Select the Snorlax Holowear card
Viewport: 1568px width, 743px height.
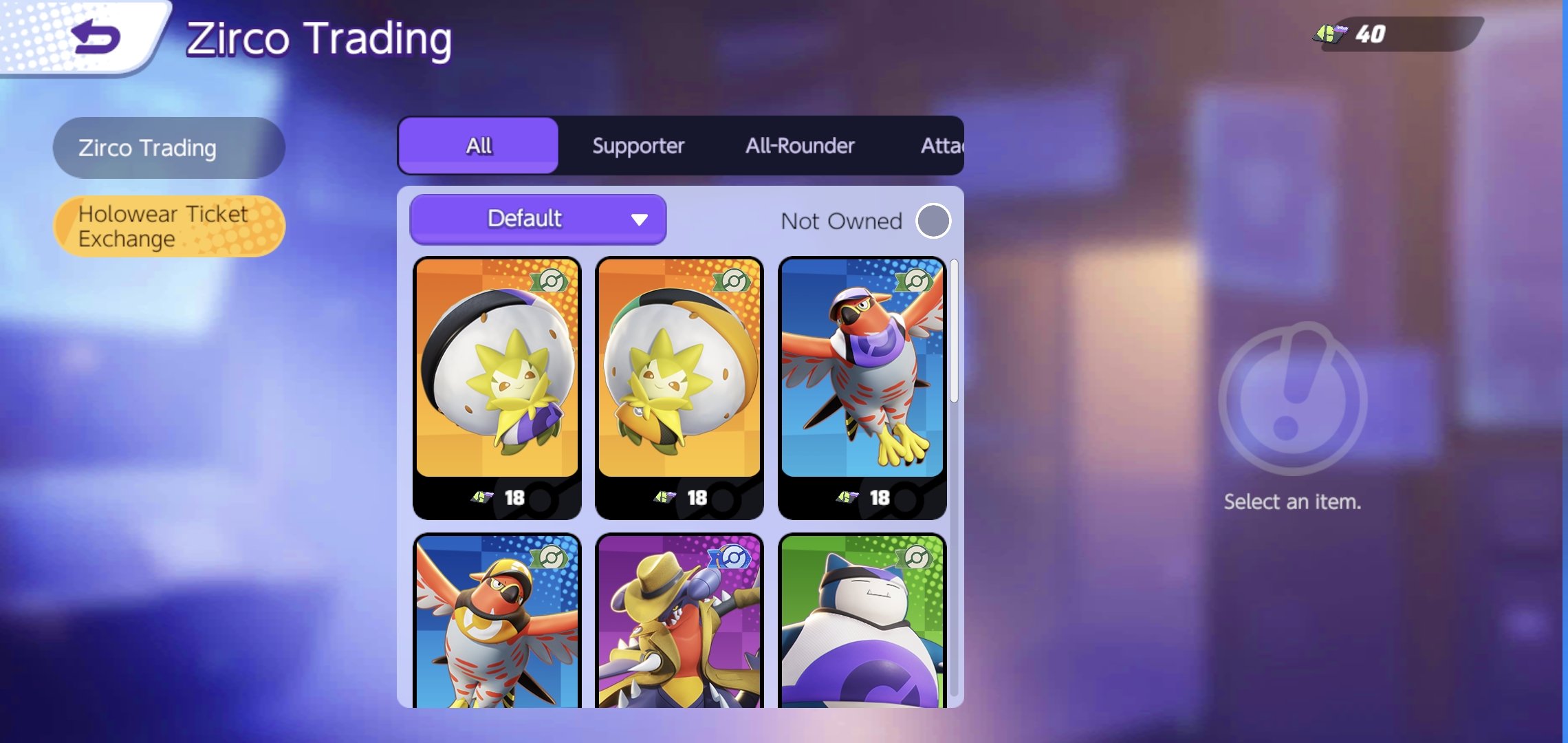coord(862,621)
